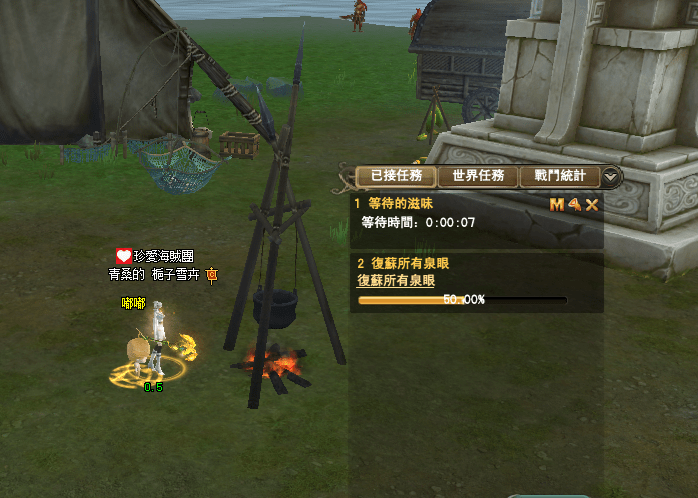This screenshot has width=698, height=498.
Task: Click the M icon on quest 1
Action: click(x=557, y=204)
